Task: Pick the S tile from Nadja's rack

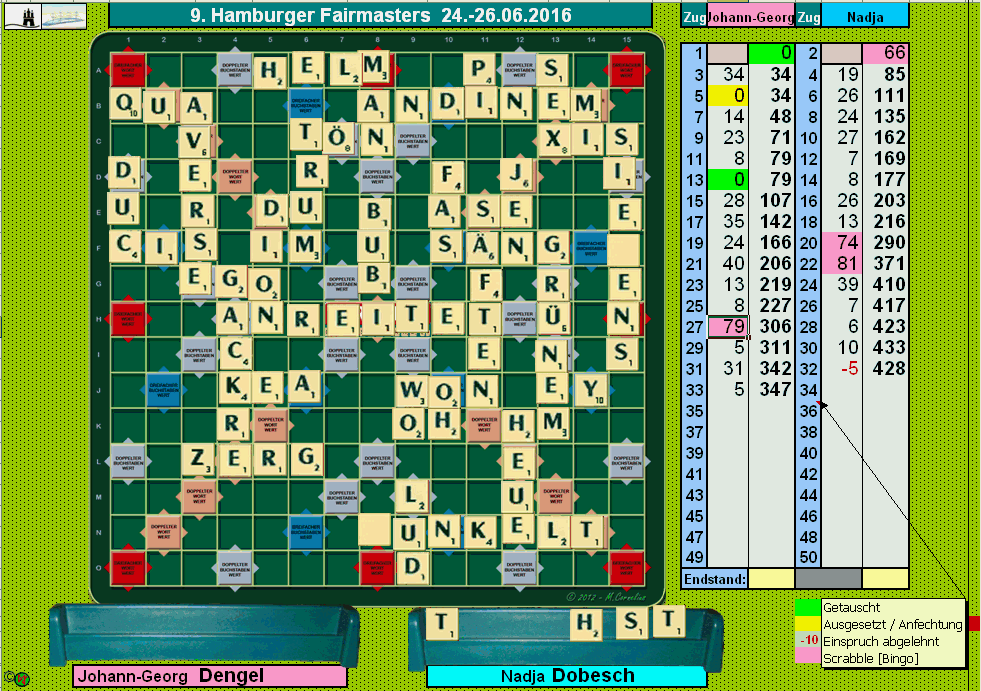Action: 631,624
